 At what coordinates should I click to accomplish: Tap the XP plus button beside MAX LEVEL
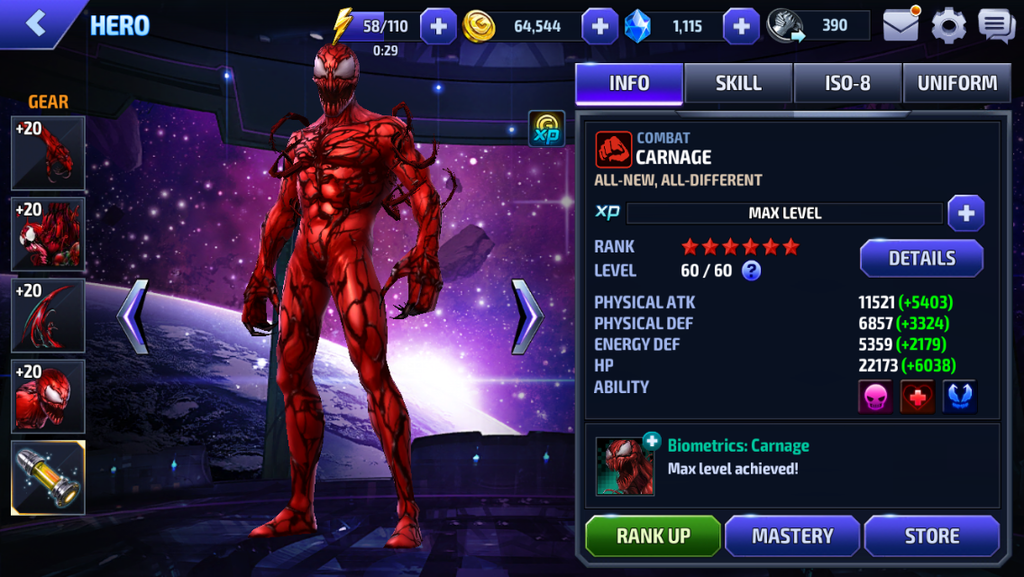click(965, 213)
